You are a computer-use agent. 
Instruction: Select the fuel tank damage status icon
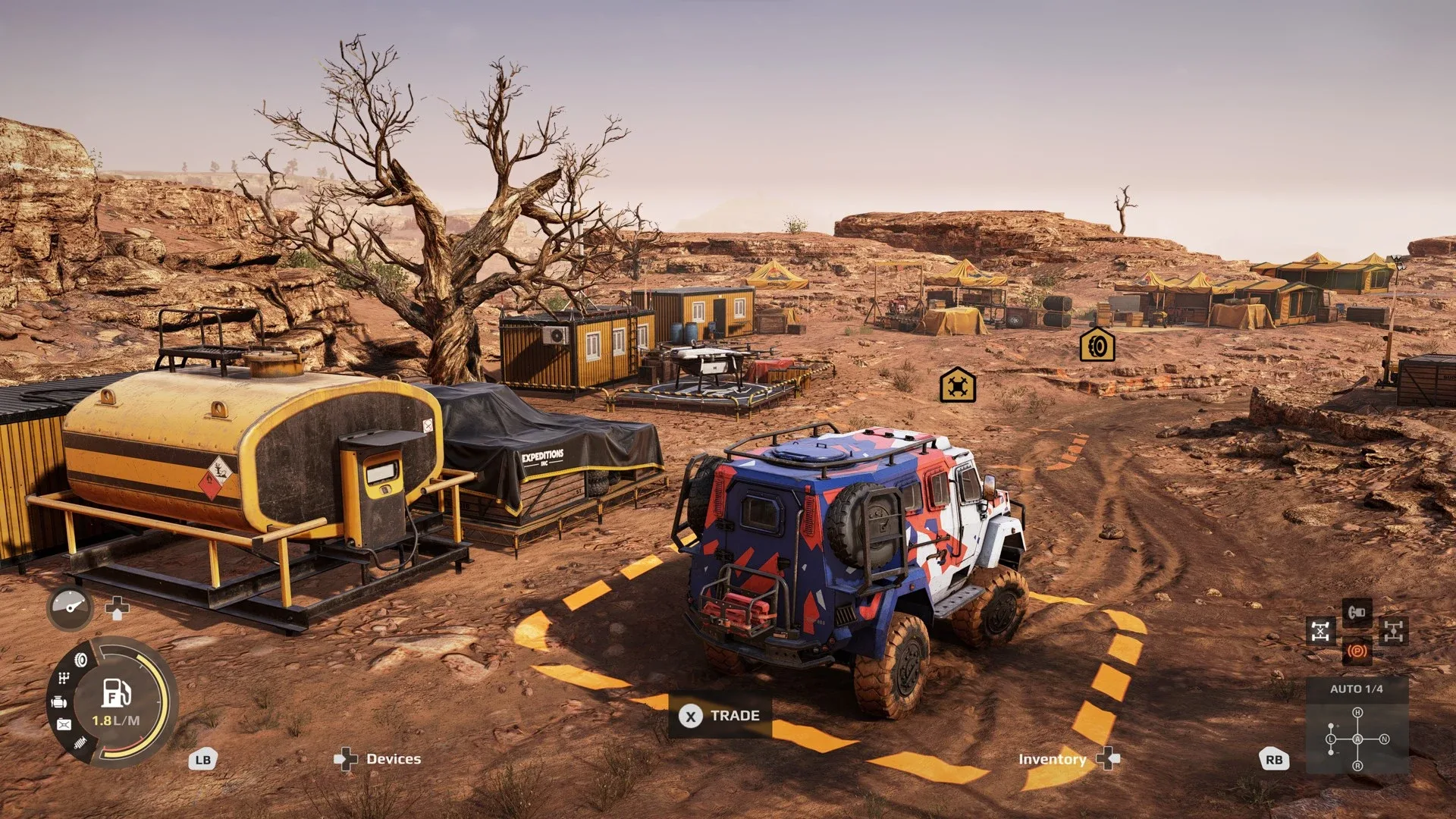[64, 725]
